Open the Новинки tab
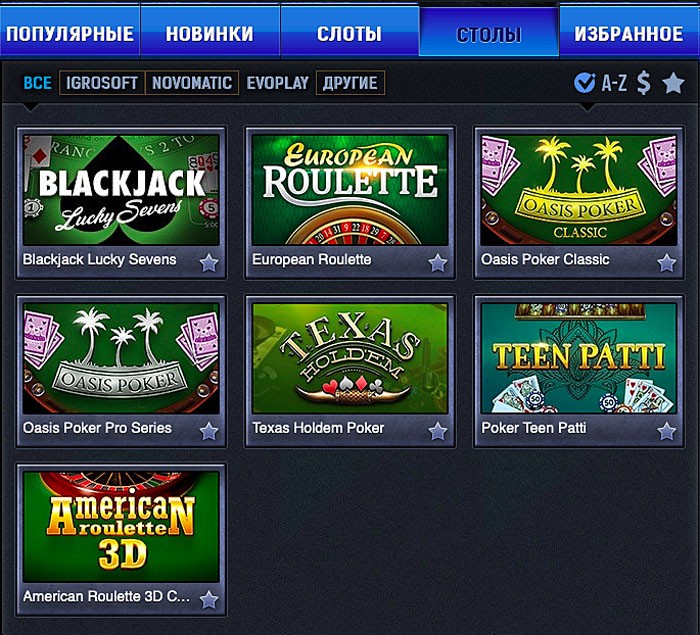The height and width of the screenshot is (635, 700). click(209, 34)
